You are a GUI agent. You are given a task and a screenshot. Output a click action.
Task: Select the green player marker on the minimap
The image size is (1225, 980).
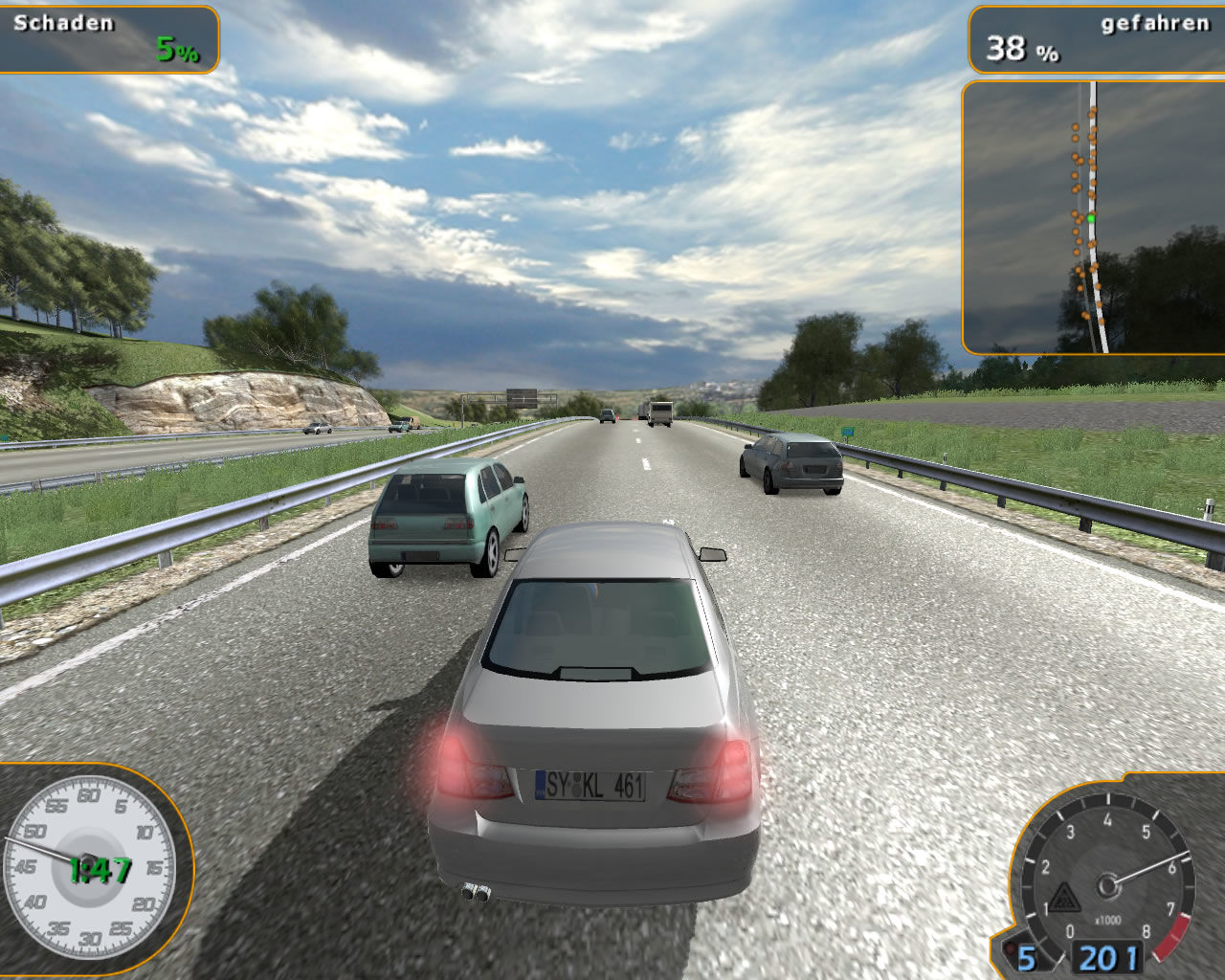point(1090,219)
